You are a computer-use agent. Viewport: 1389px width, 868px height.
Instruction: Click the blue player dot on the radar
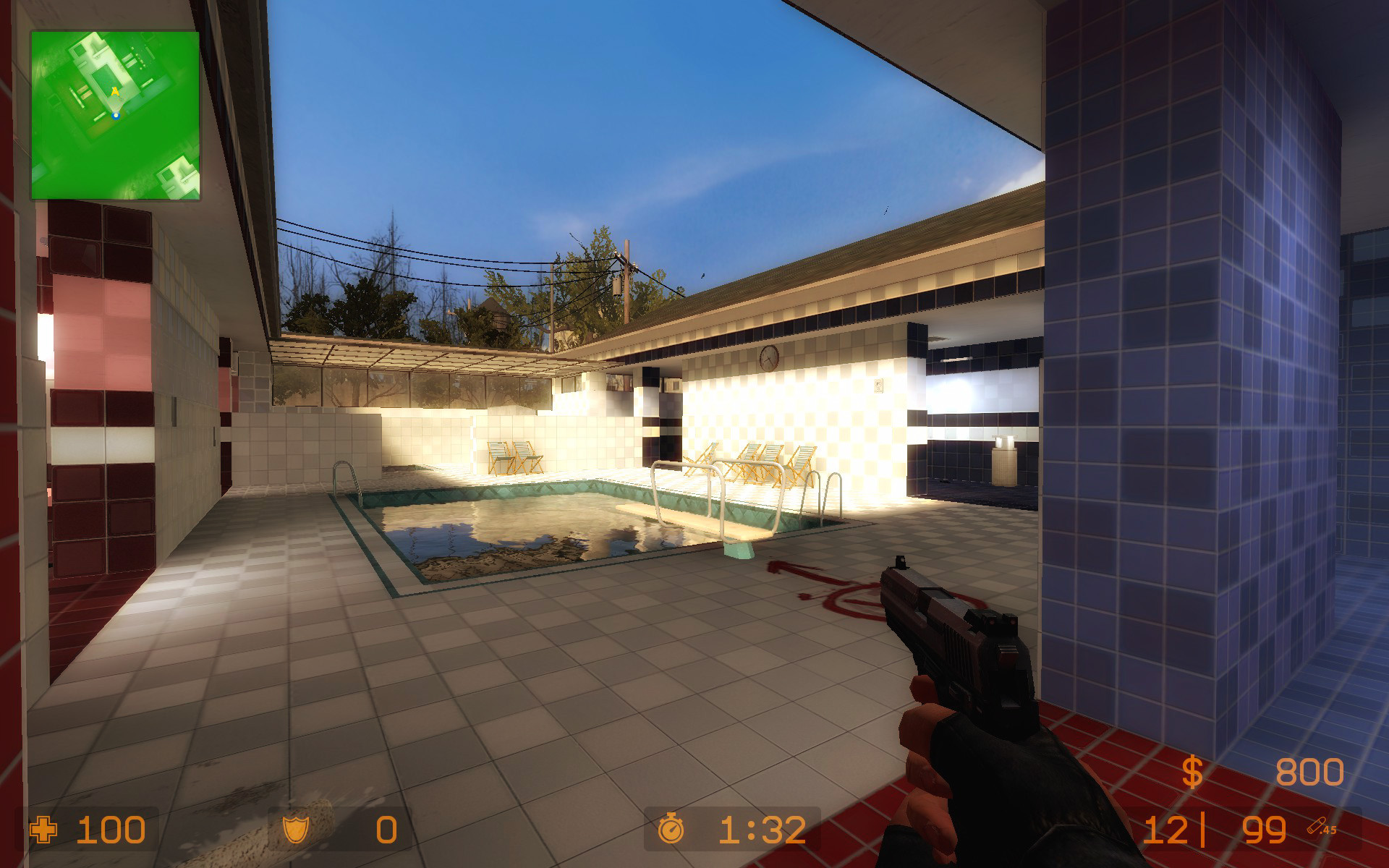[116, 116]
